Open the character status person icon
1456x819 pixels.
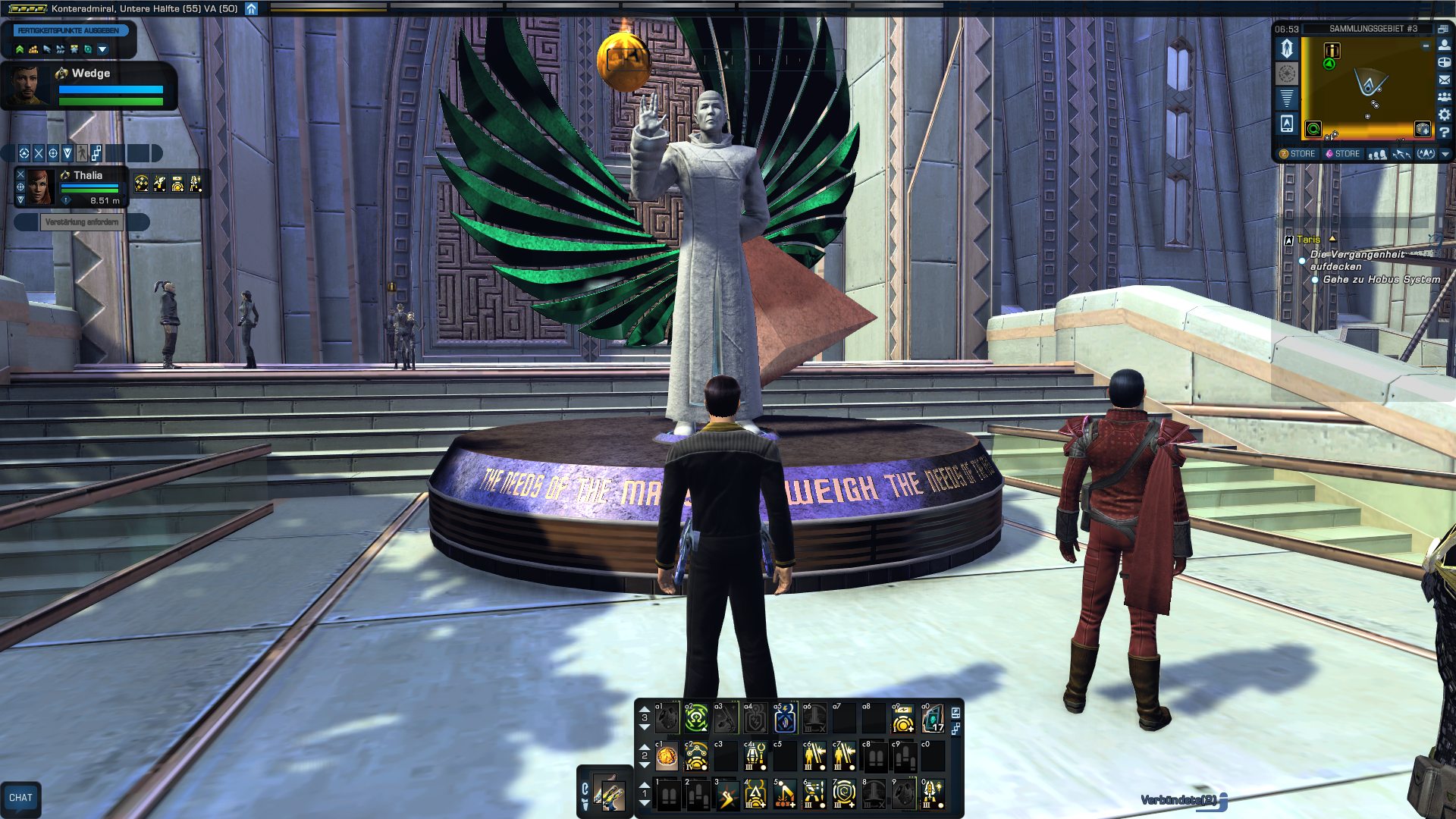click(x=1445, y=45)
